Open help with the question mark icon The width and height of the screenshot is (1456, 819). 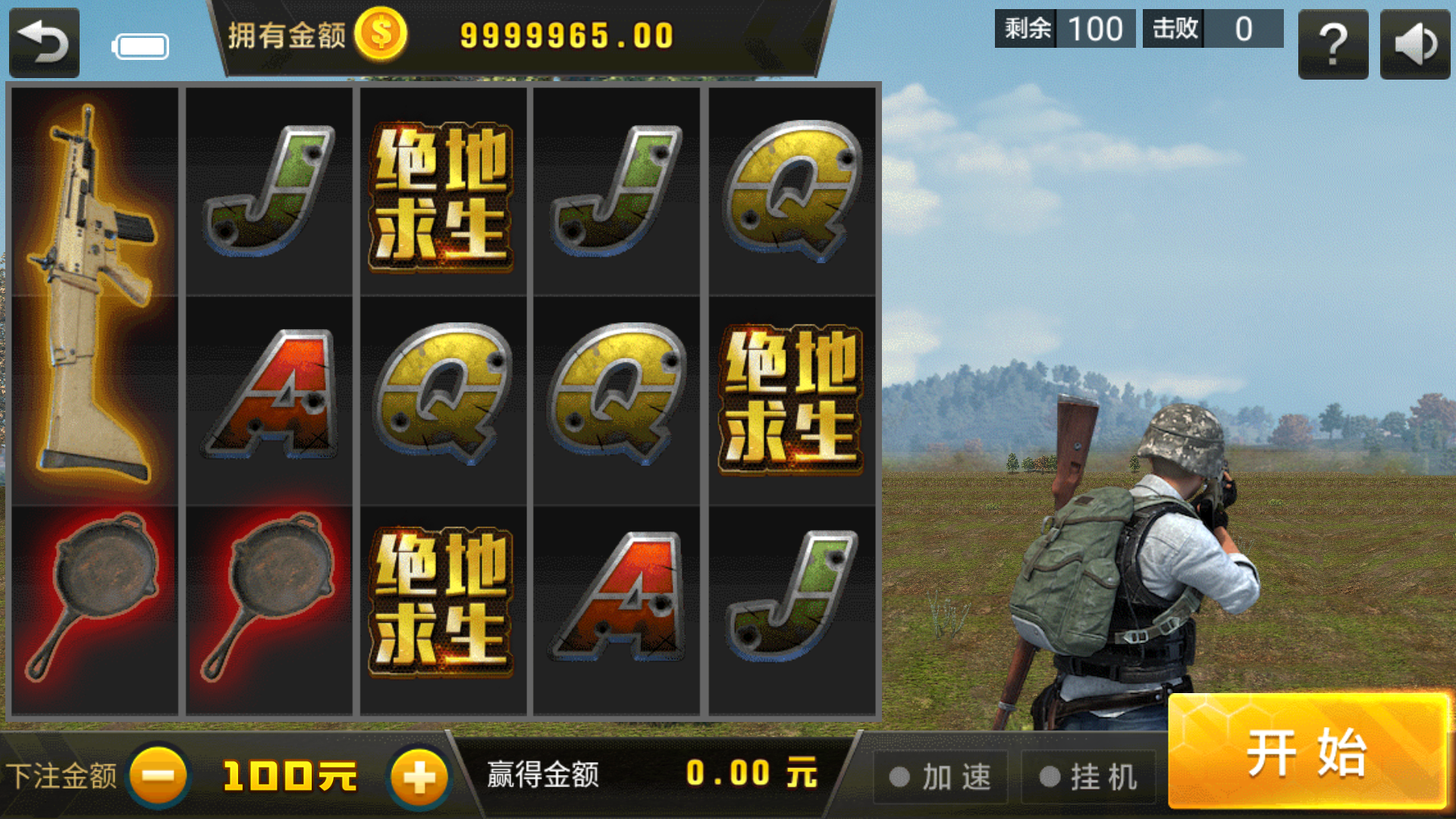1333,45
